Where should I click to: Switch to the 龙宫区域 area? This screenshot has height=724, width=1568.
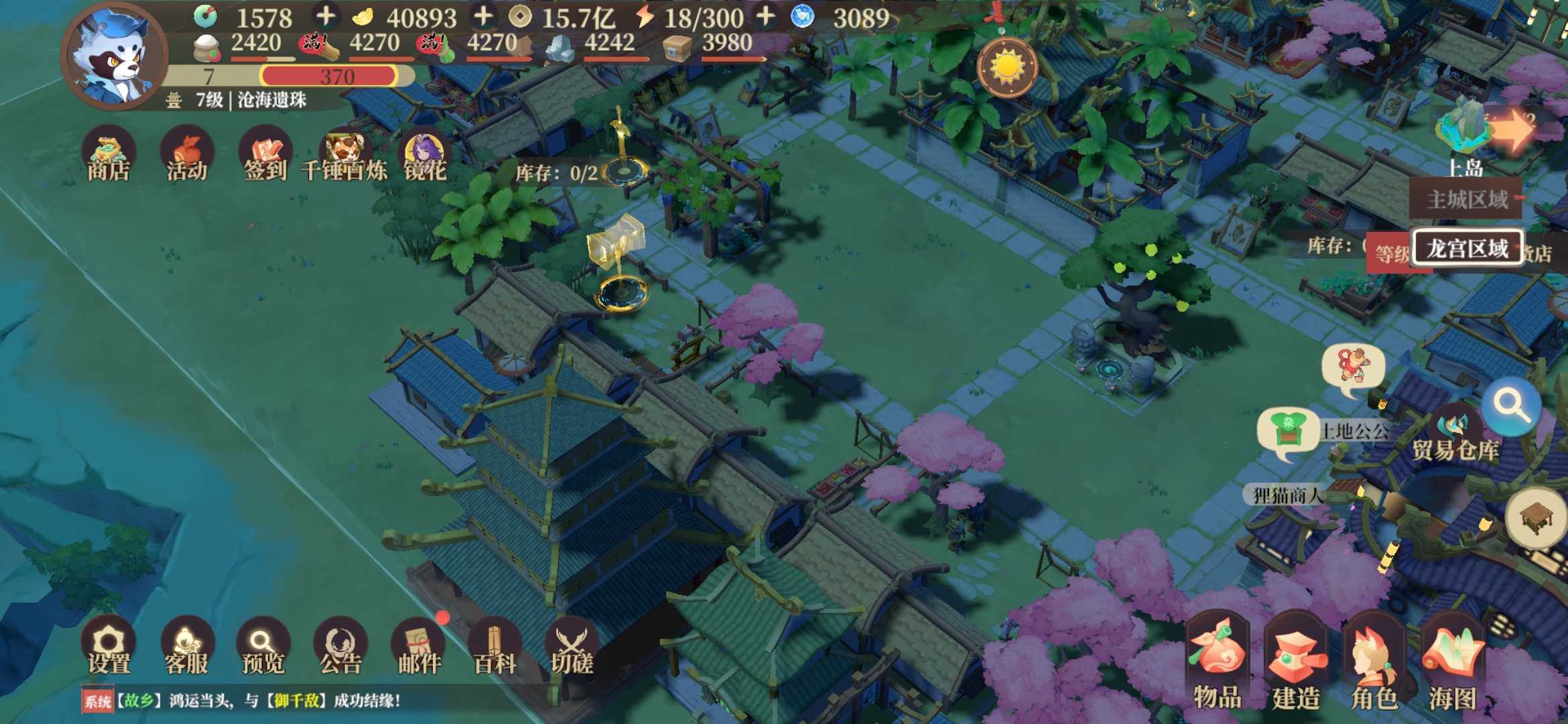[1467, 248]
